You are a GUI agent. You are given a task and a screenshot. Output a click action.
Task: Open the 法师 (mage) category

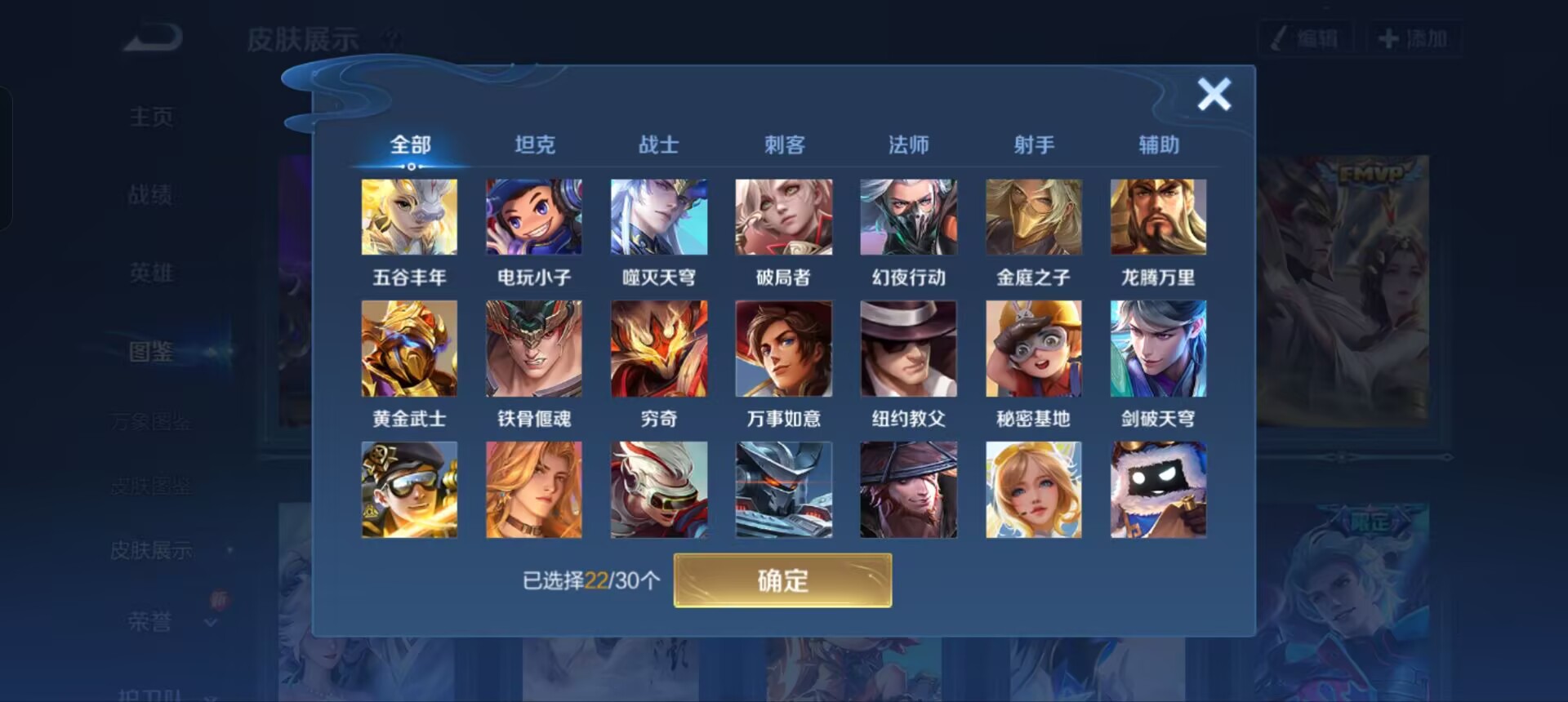(x=909, y=144)
